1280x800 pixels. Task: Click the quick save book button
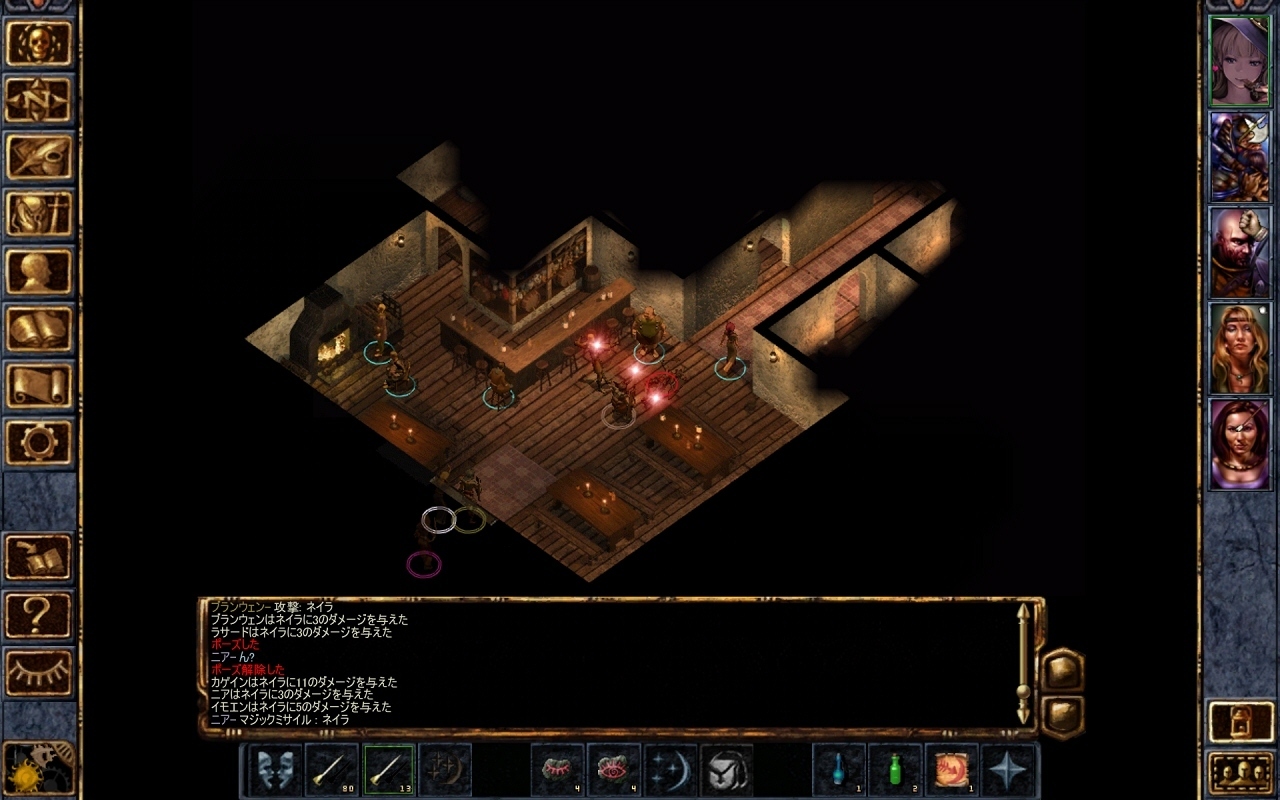[x=40, y=557]
